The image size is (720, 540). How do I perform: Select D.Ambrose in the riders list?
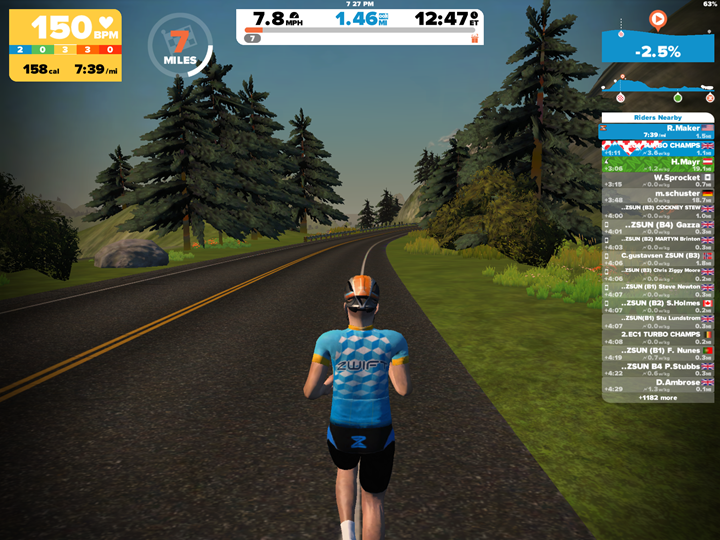coord(657,385)
